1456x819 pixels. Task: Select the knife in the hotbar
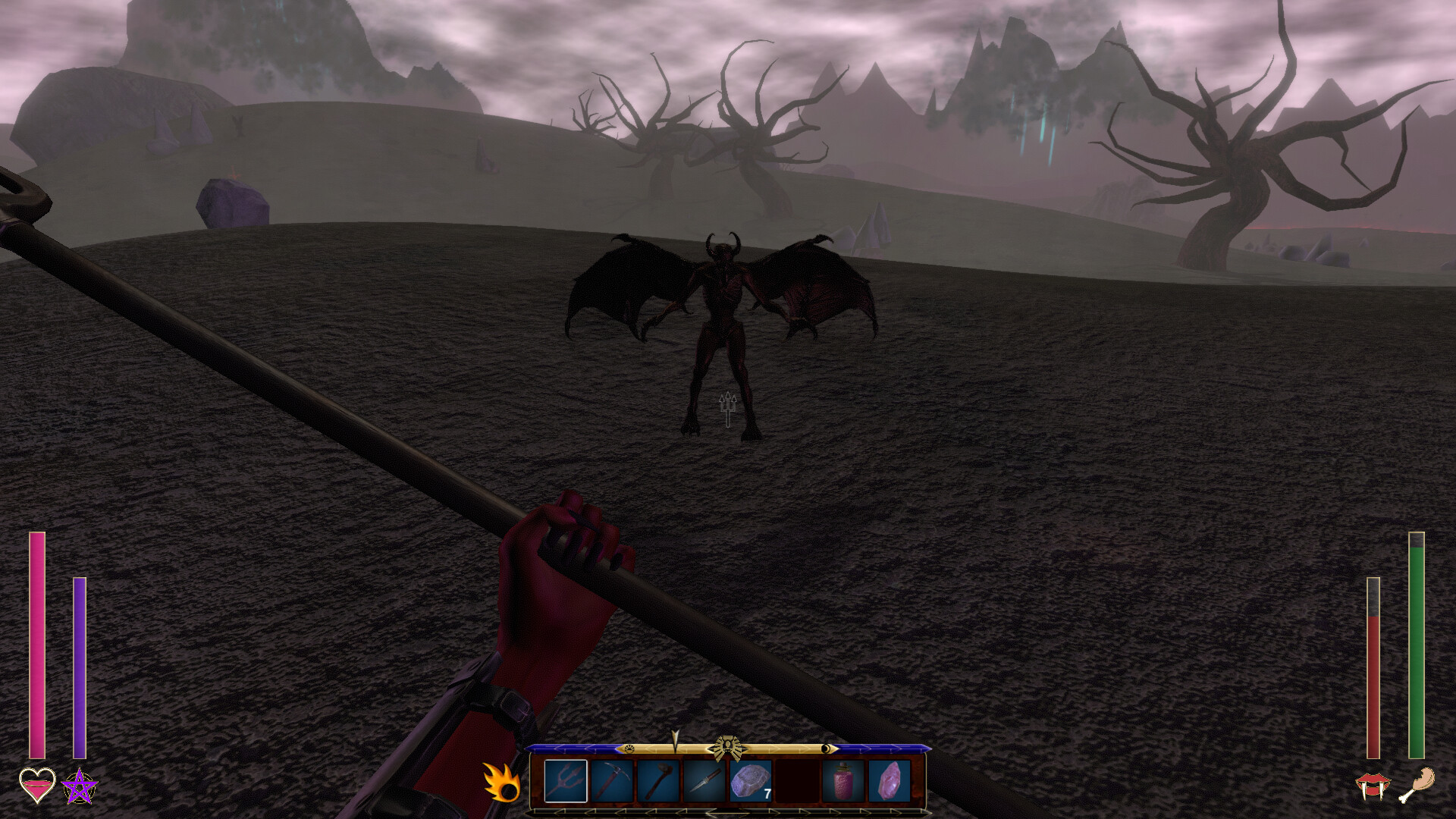[704, 781]
